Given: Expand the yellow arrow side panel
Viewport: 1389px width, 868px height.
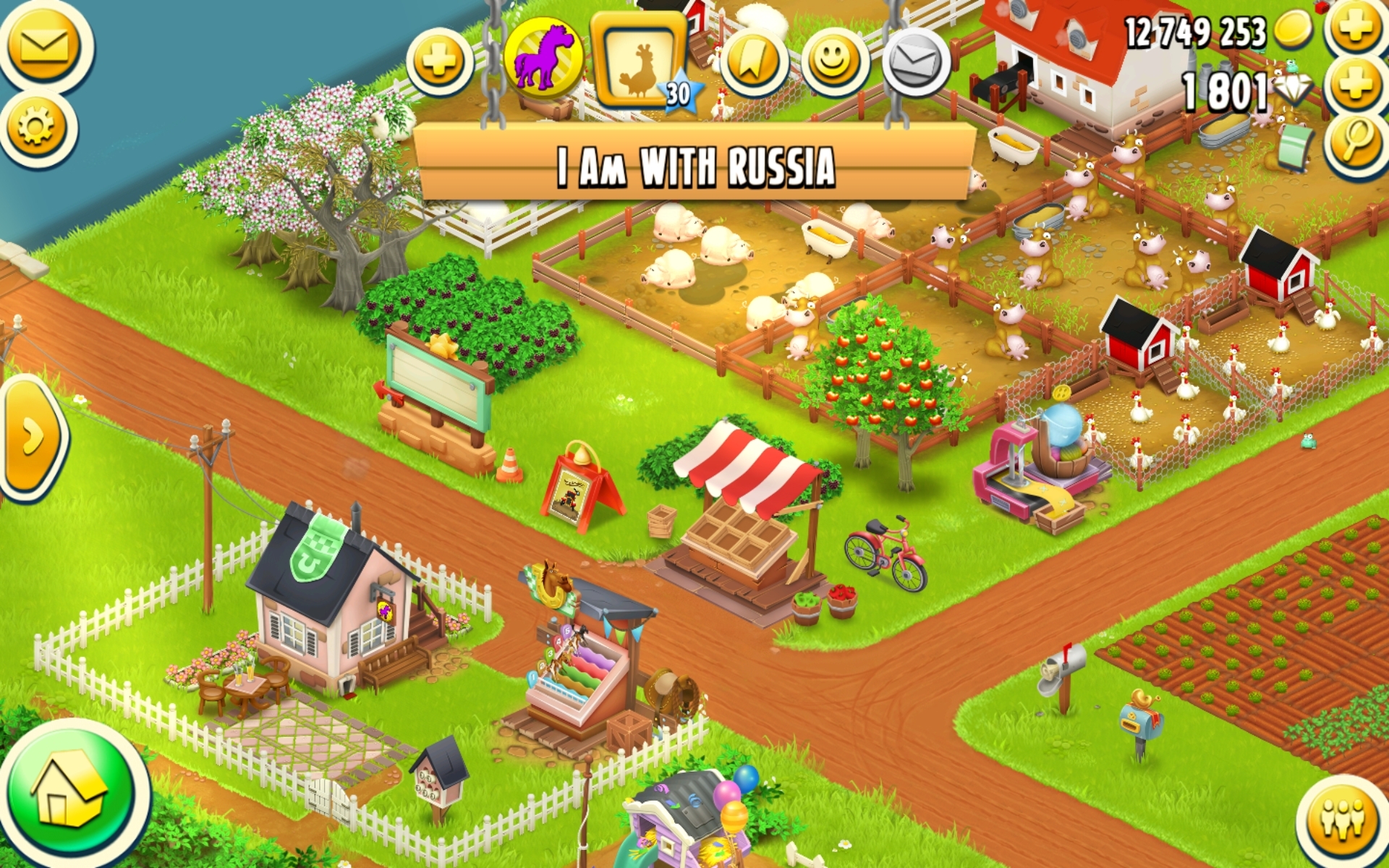Looking at the screenshot, I should (x=33, y=436).
